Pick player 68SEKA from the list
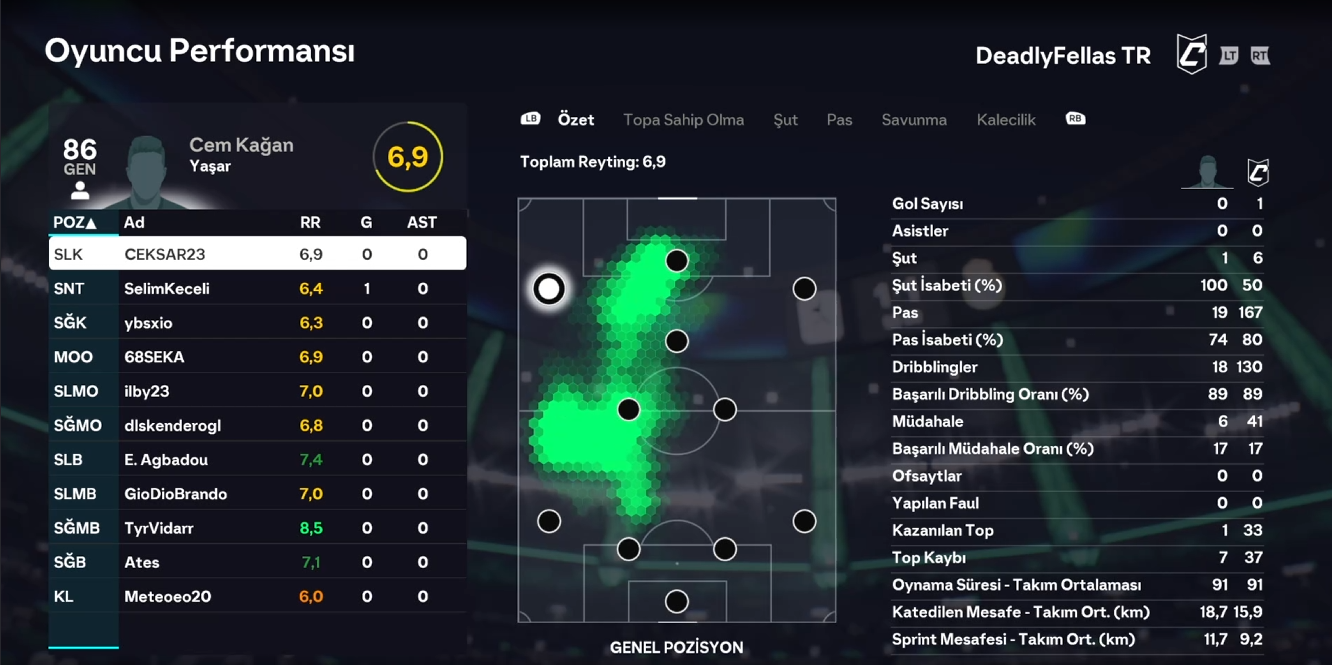Screen dimensions: 1332x665 coord(257,357)
